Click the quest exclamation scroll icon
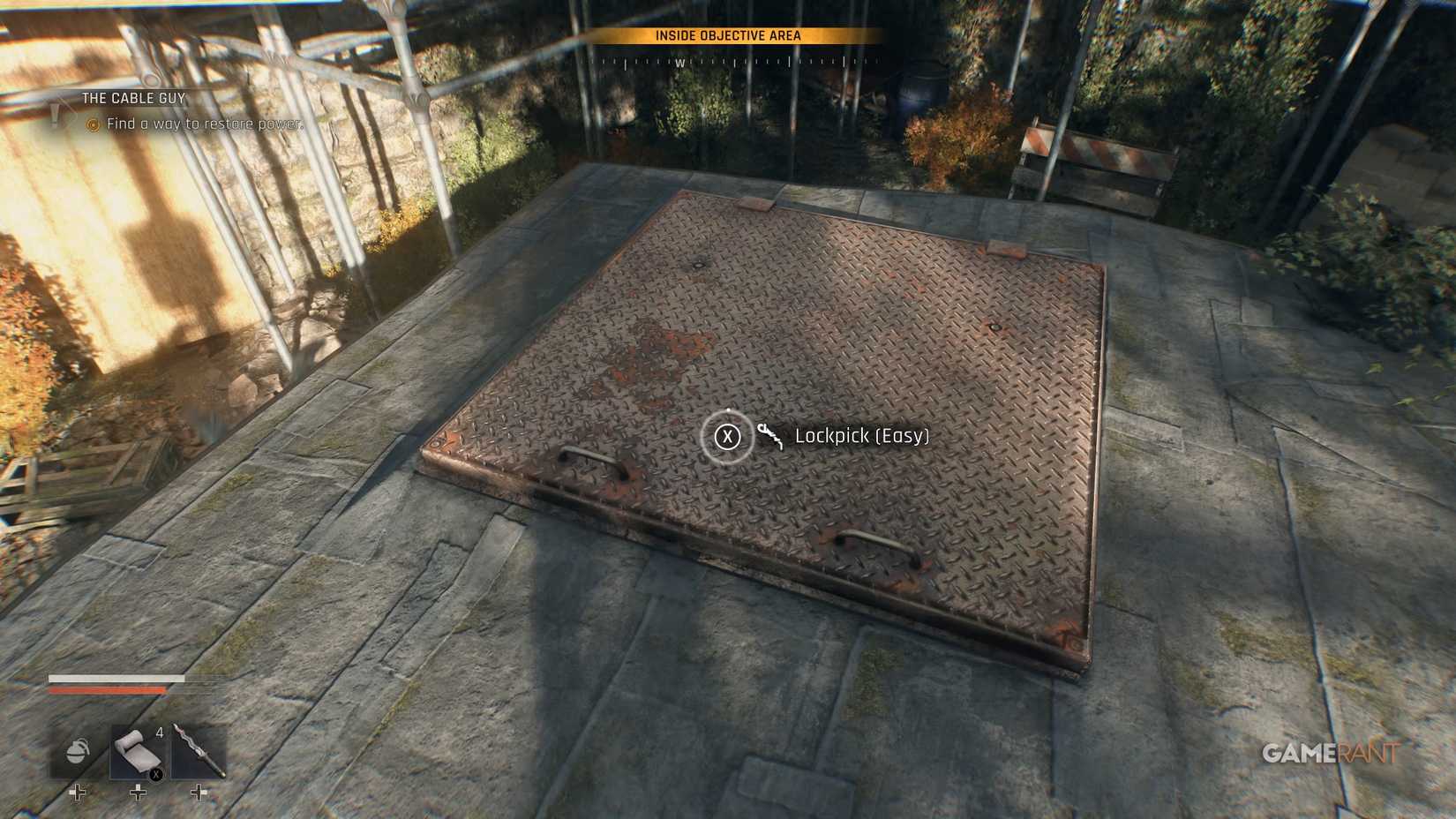The height and width of the screenshot is (819, 1456). coord(55,112)
